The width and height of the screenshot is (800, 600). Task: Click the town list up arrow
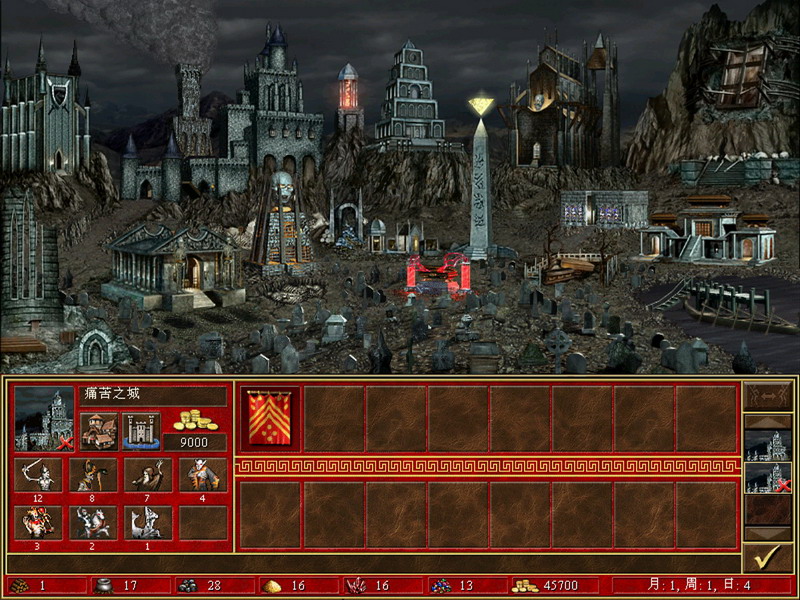pos(768,421)
